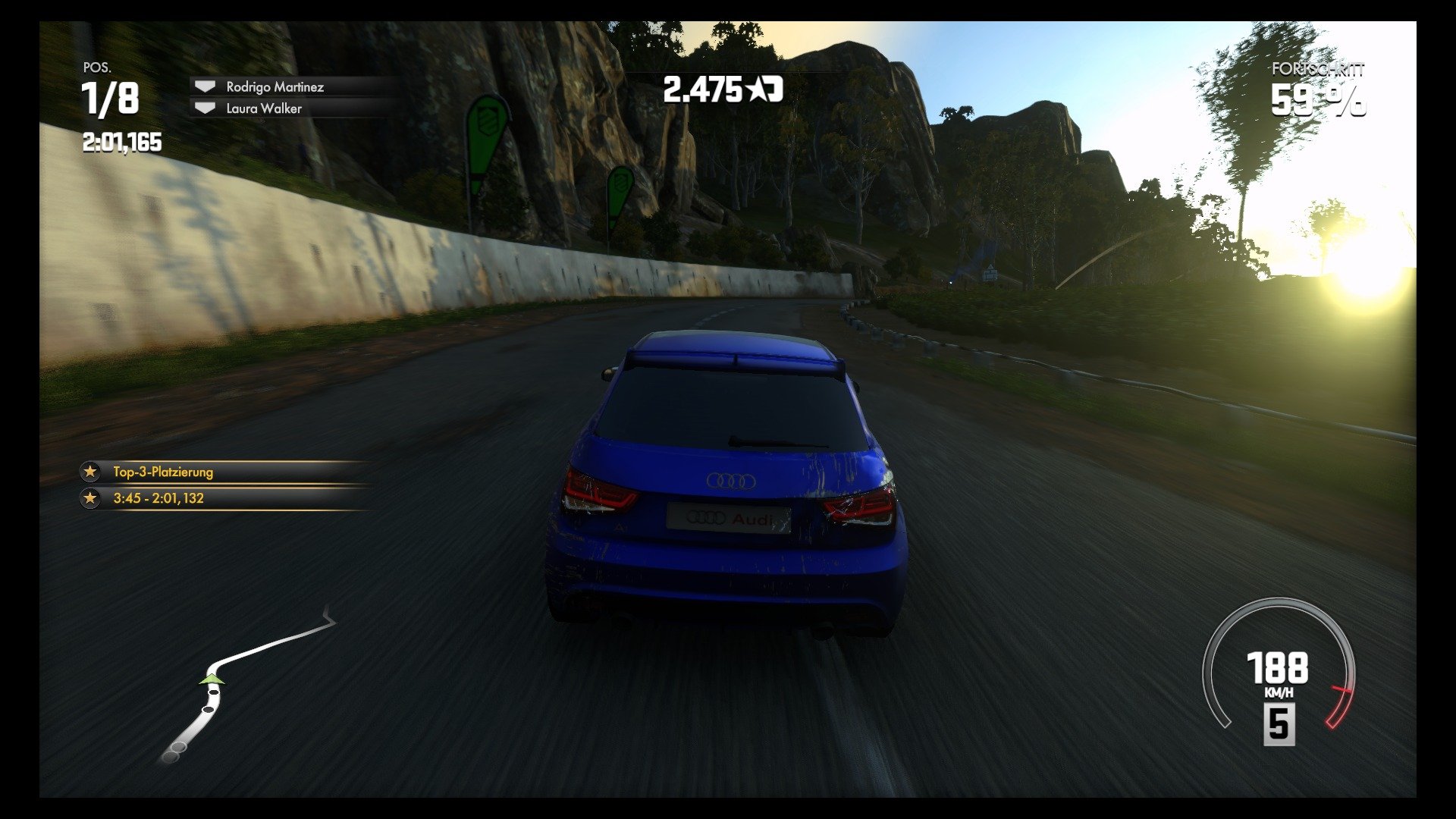The image size is (1456, 819).
Task: Select the star beside Top-3-Platzierung objective
Action: (x=91, y=472)
